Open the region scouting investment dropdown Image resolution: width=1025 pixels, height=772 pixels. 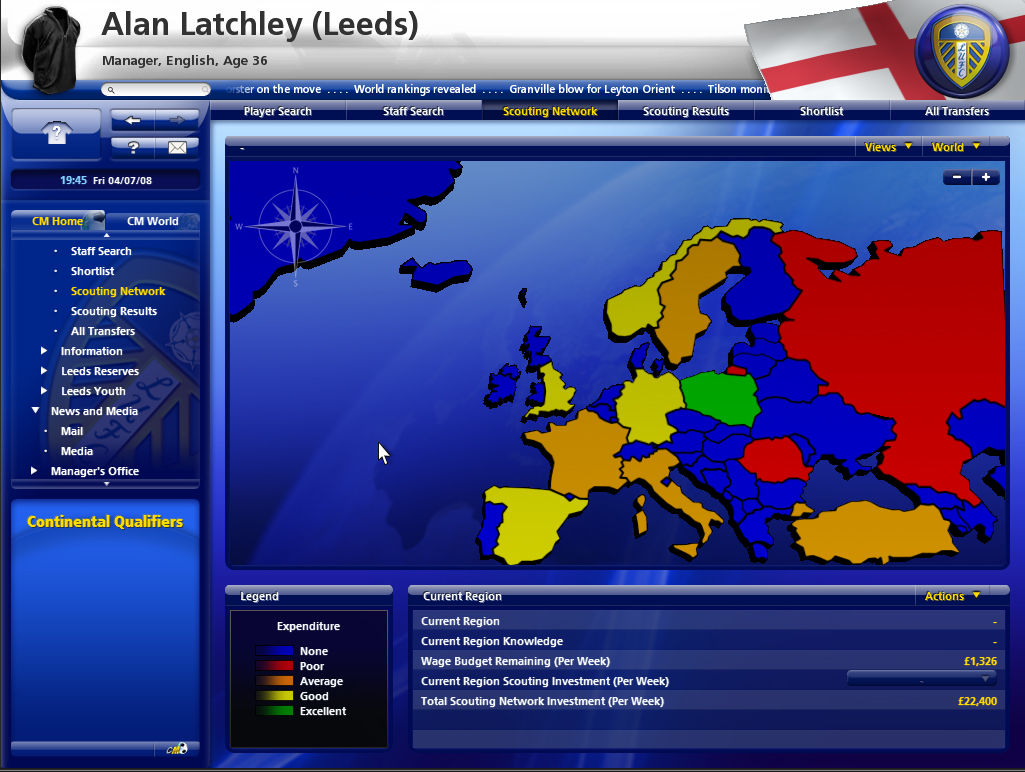(x=921, y=680)
